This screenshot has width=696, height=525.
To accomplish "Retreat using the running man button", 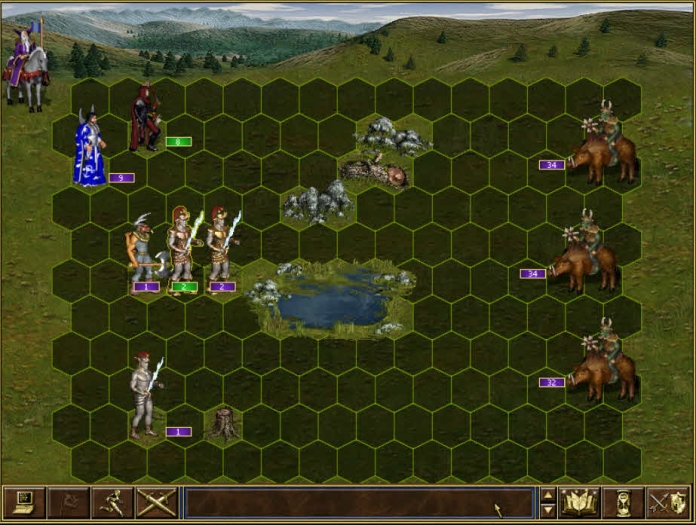I will pos(112,502).
